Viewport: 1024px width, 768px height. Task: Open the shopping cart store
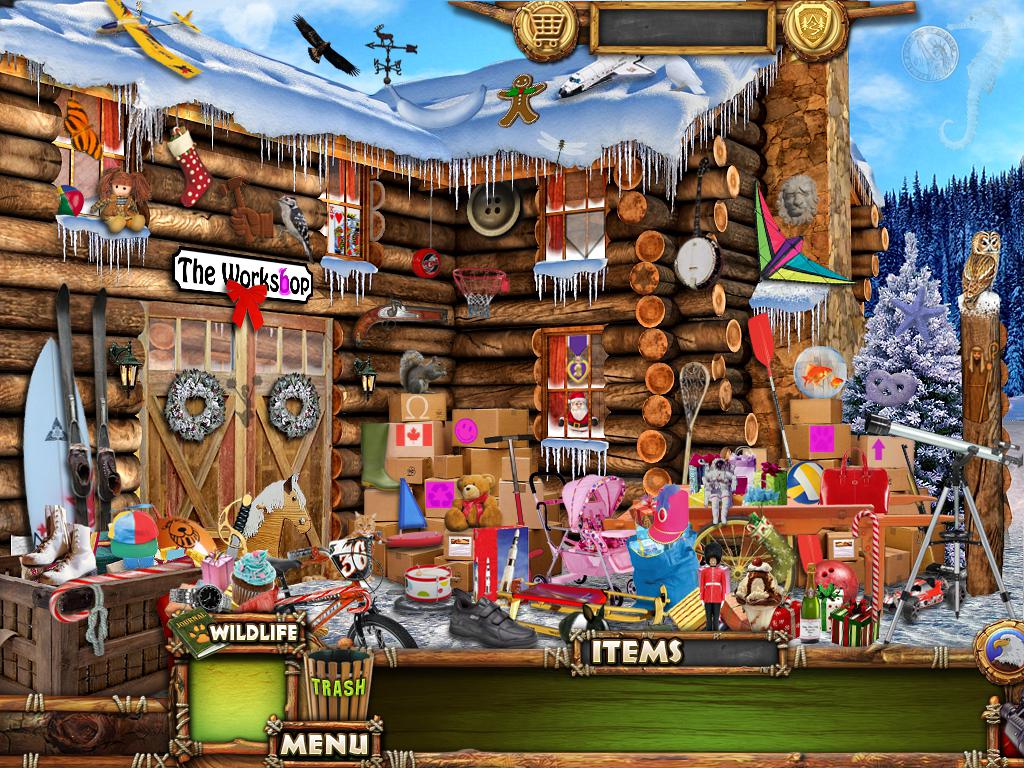(x=545, y=29)
